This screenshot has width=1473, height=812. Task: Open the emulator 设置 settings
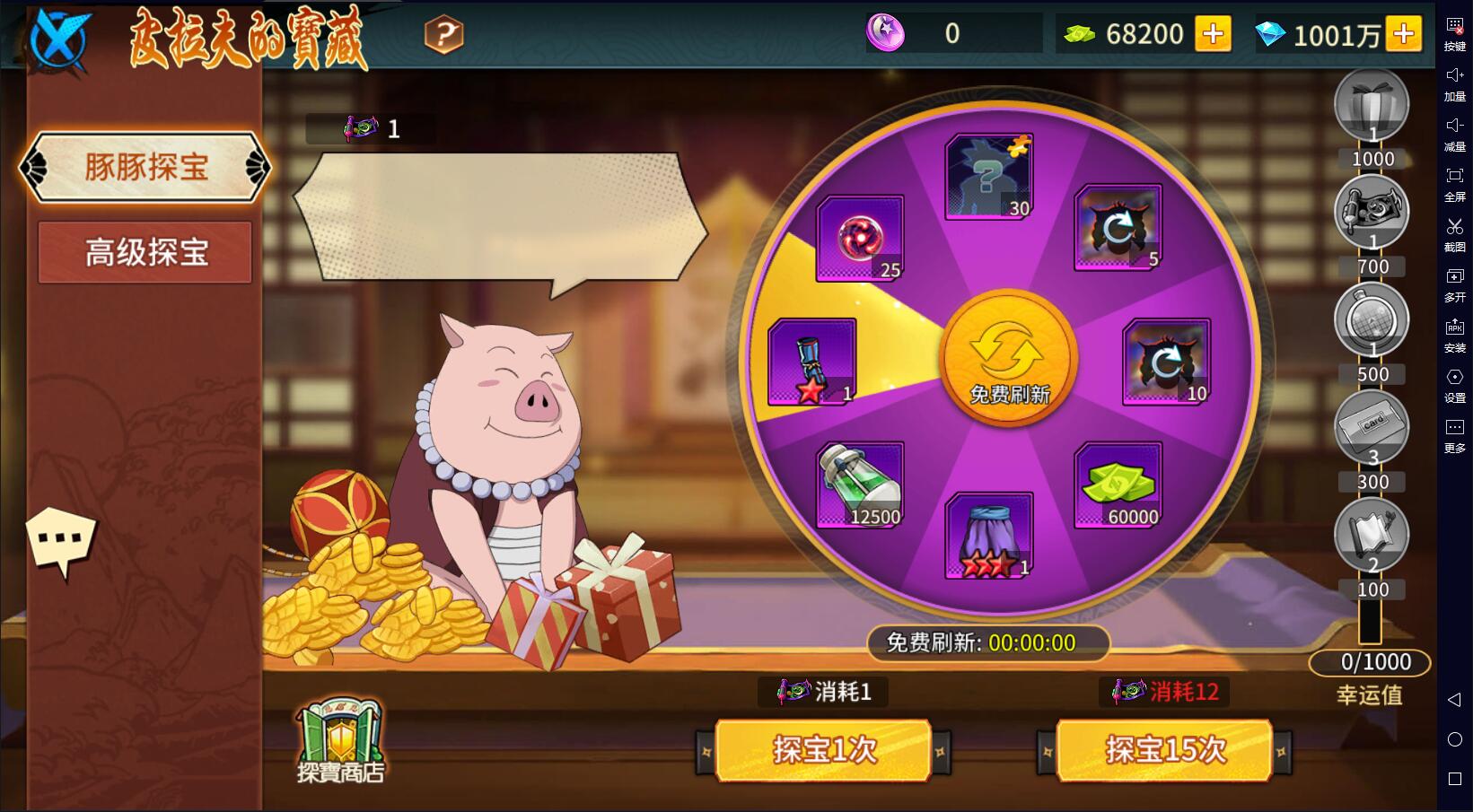pyautogui.click(x=1454, y=384)
